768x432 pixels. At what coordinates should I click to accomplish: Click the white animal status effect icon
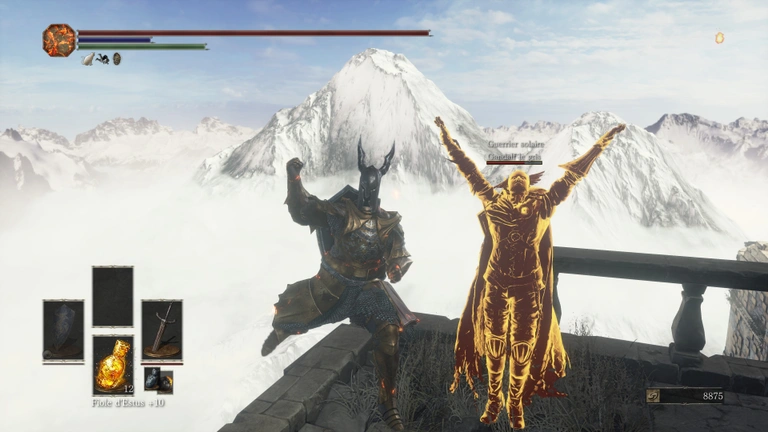pos(88,59)
